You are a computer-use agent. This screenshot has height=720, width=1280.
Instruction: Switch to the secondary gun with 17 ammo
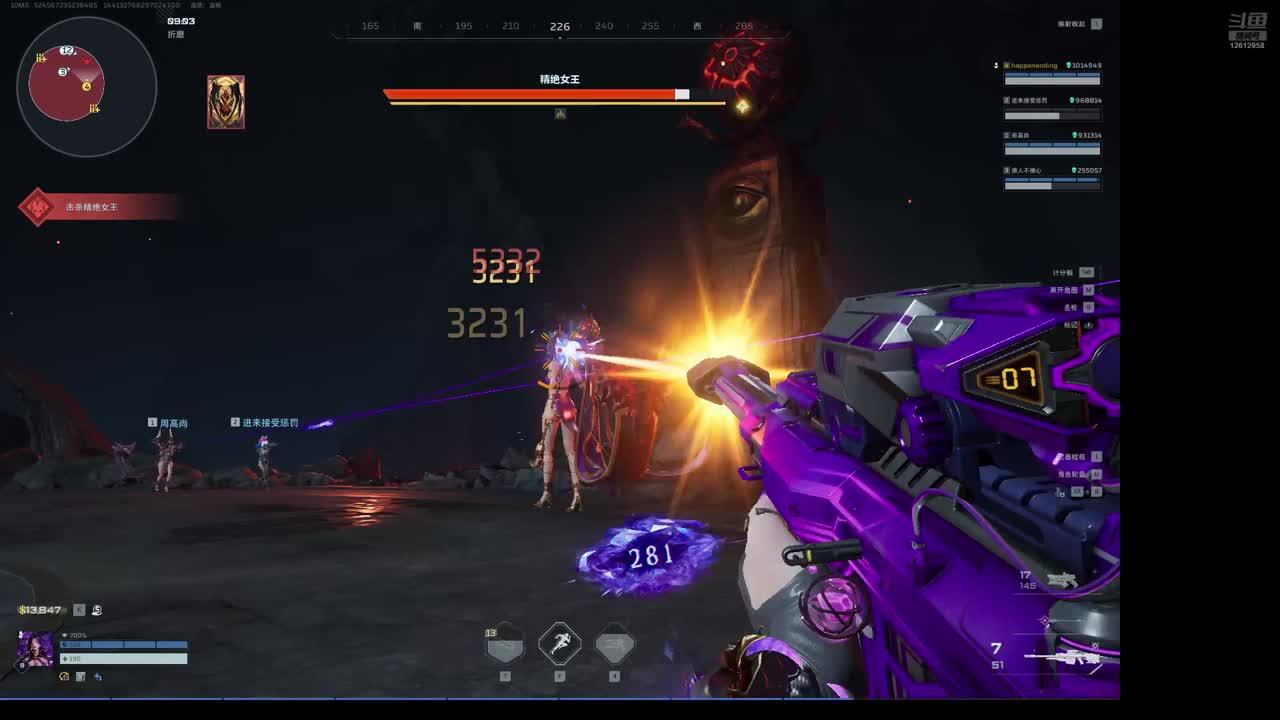(1060, 580)
